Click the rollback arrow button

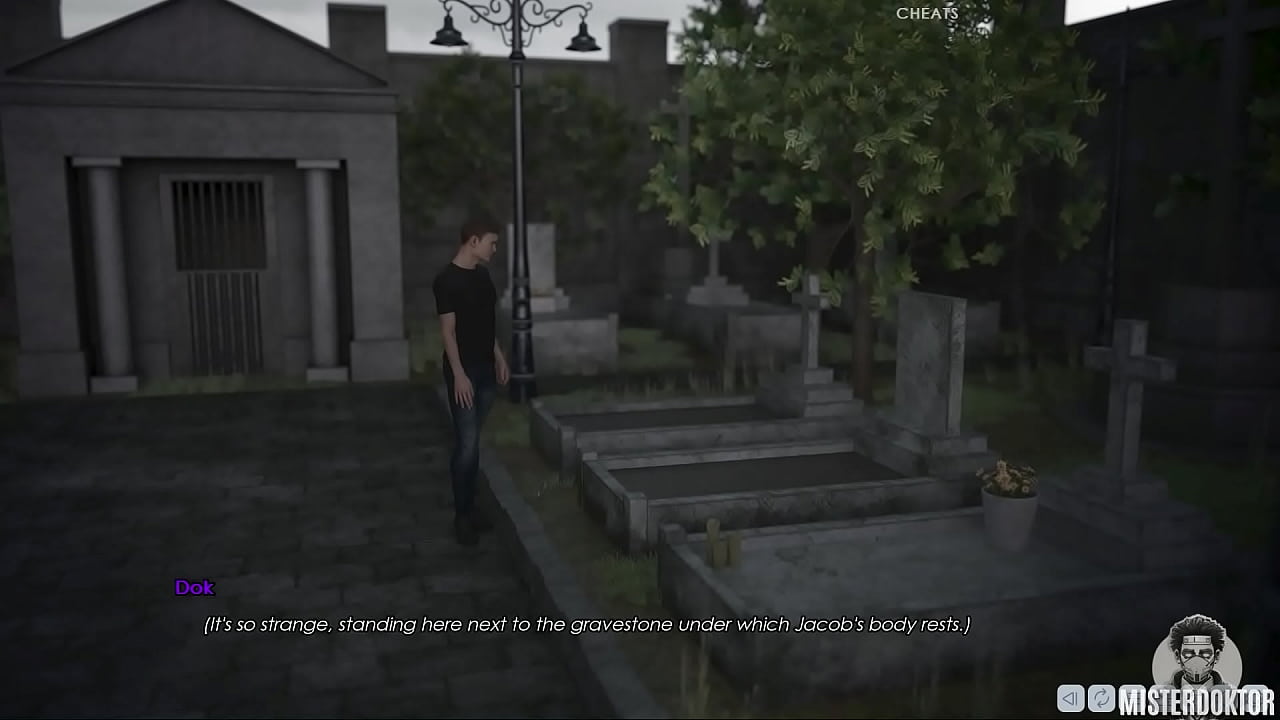point(1071,698)
